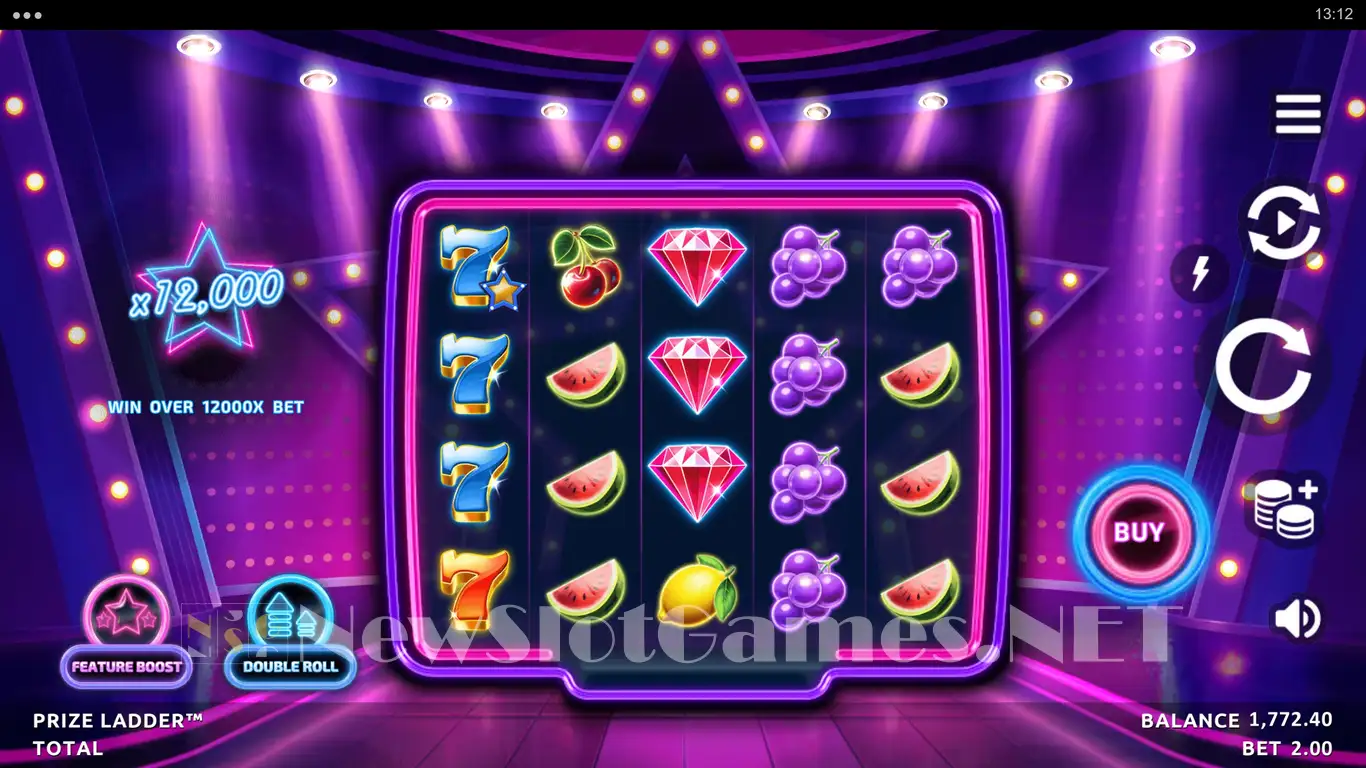Screen dimensions: 1366x768
Task: Activate Feature Boost
Action: click(126, 633)
